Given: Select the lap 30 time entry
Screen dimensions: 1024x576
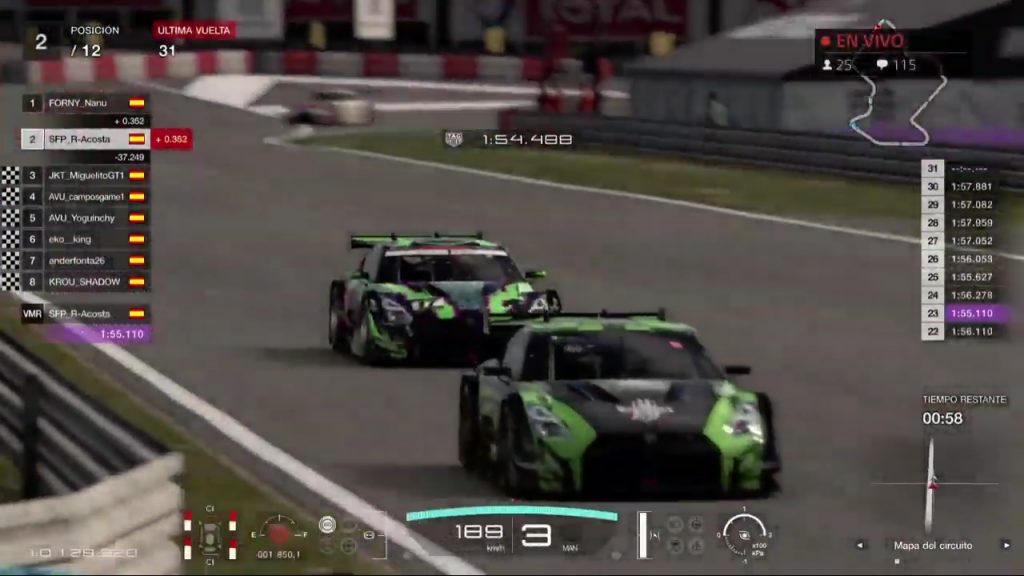Looking at the screenshot, I should pyautogui.click(x=964, y=186).
